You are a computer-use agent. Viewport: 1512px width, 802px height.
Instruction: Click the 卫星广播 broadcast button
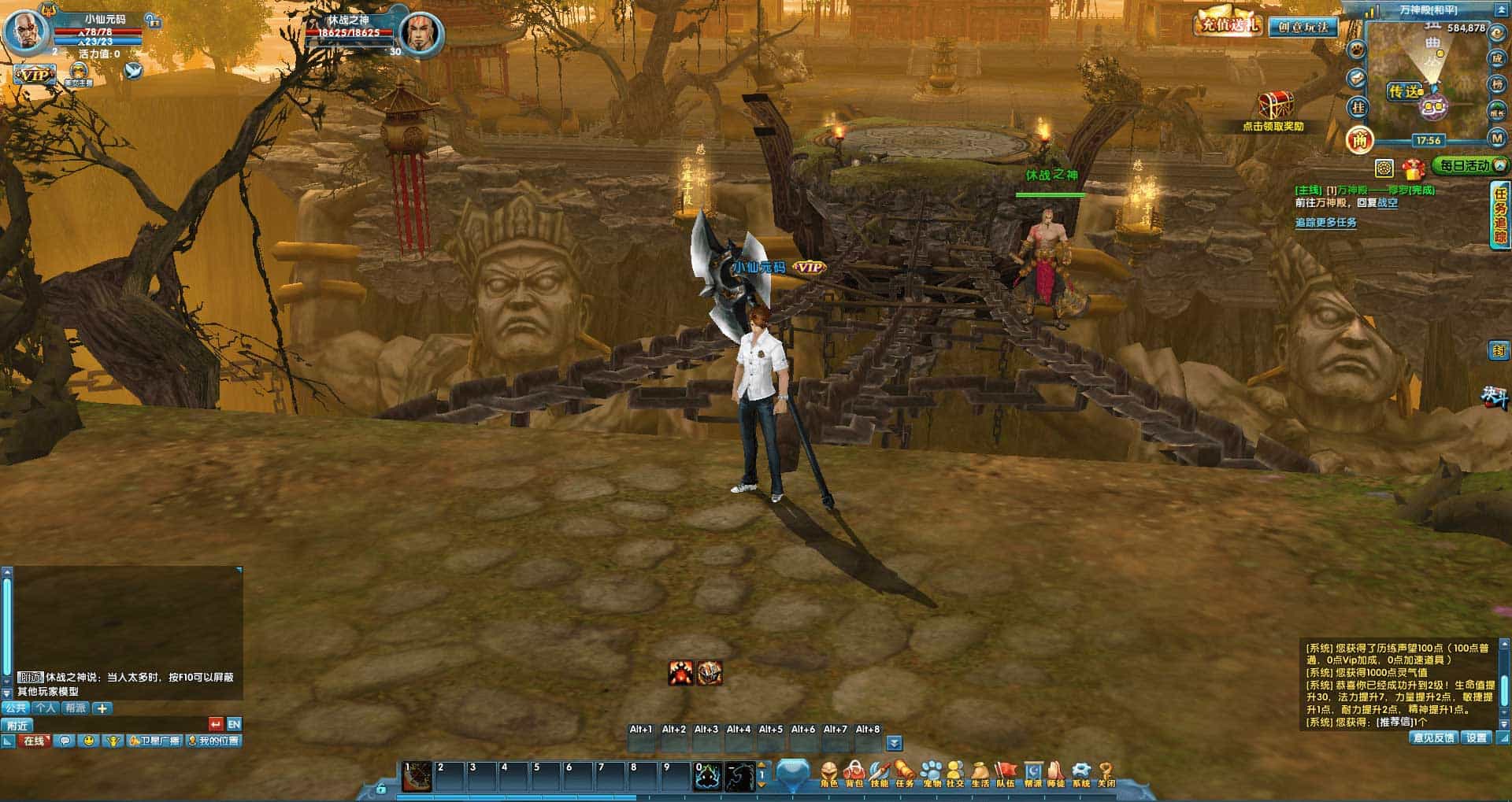pyautogui.click(x=154, y=741)
